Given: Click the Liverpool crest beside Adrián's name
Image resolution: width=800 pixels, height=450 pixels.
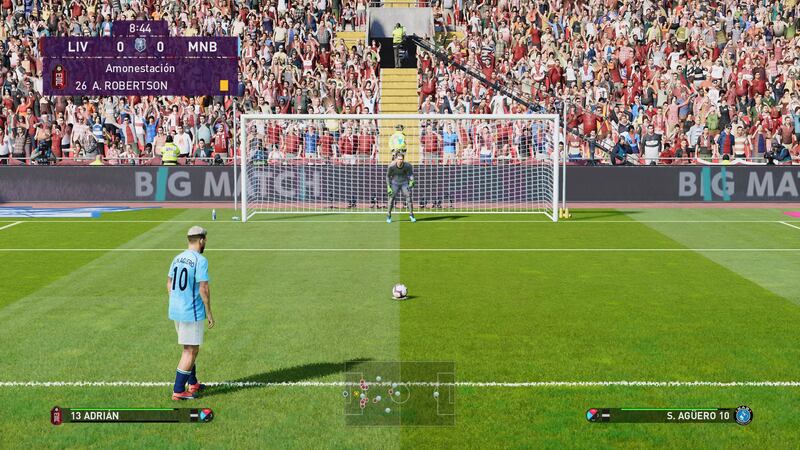Looking at the screenshot, I should (x=57, y=415).
